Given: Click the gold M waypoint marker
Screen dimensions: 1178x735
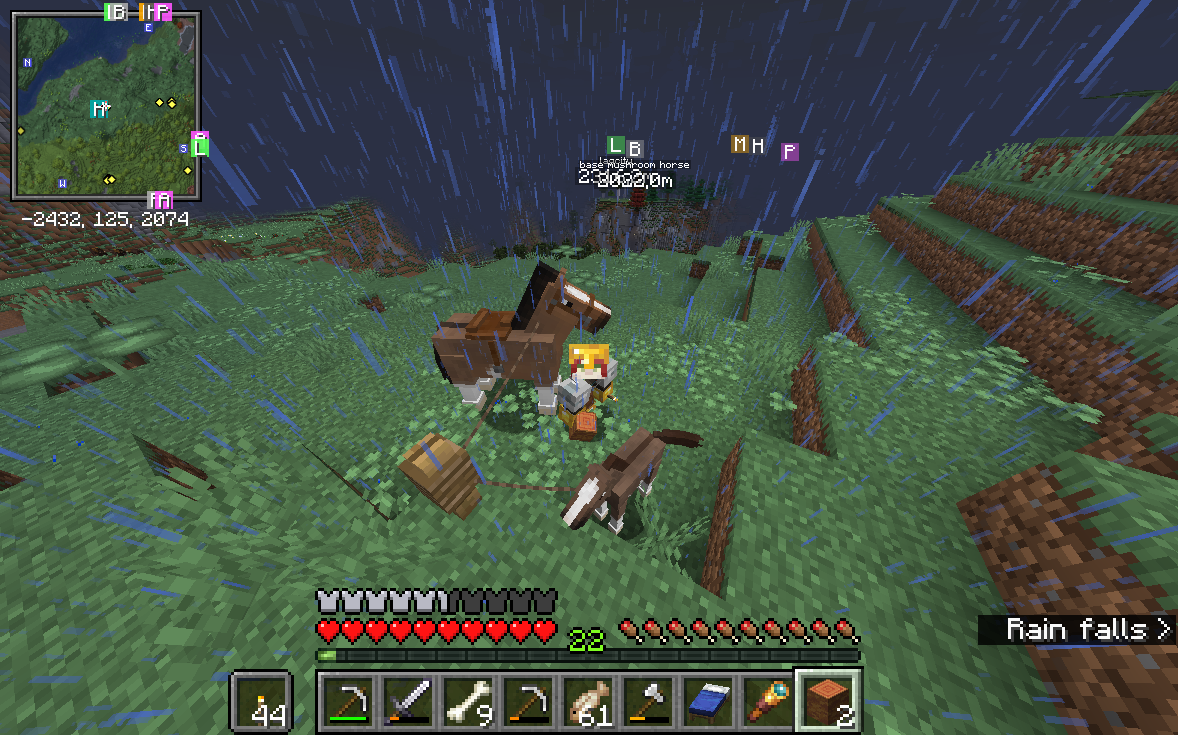Looking at the screenshot, I should 740,144.
